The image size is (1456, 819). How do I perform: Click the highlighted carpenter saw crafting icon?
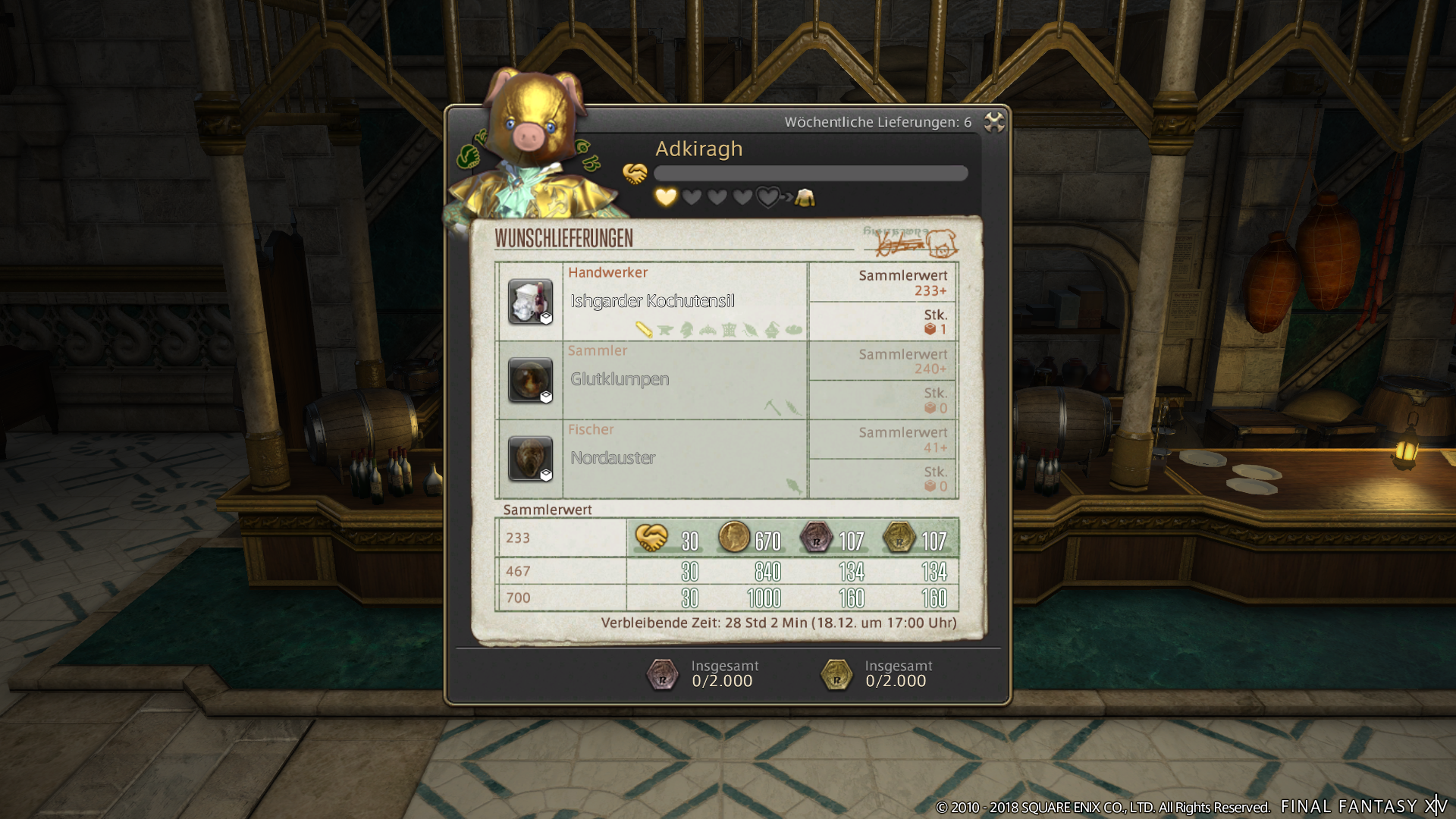pos(643,328)
